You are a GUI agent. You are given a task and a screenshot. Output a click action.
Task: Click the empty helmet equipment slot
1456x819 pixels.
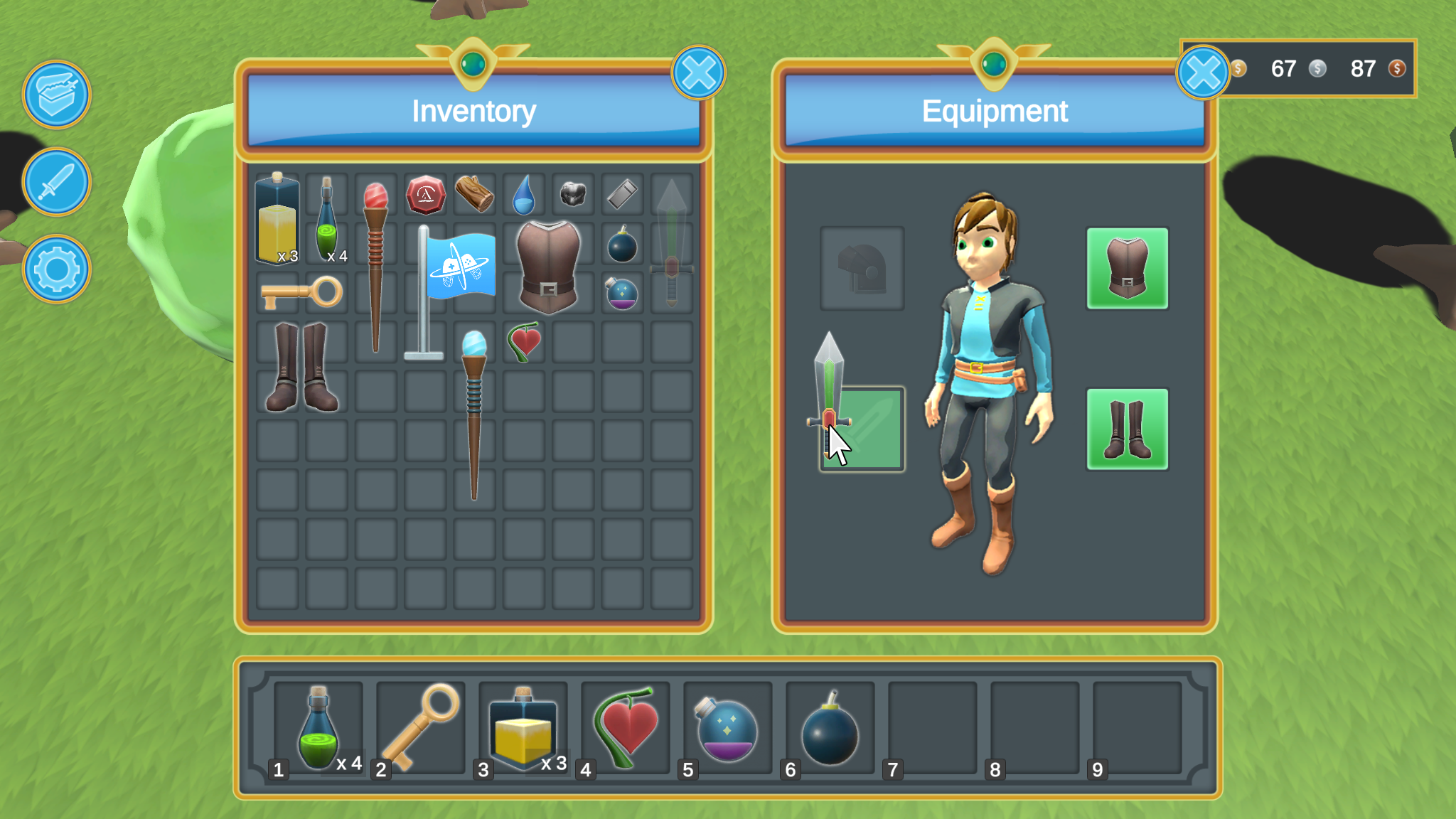tap(862, 268)
